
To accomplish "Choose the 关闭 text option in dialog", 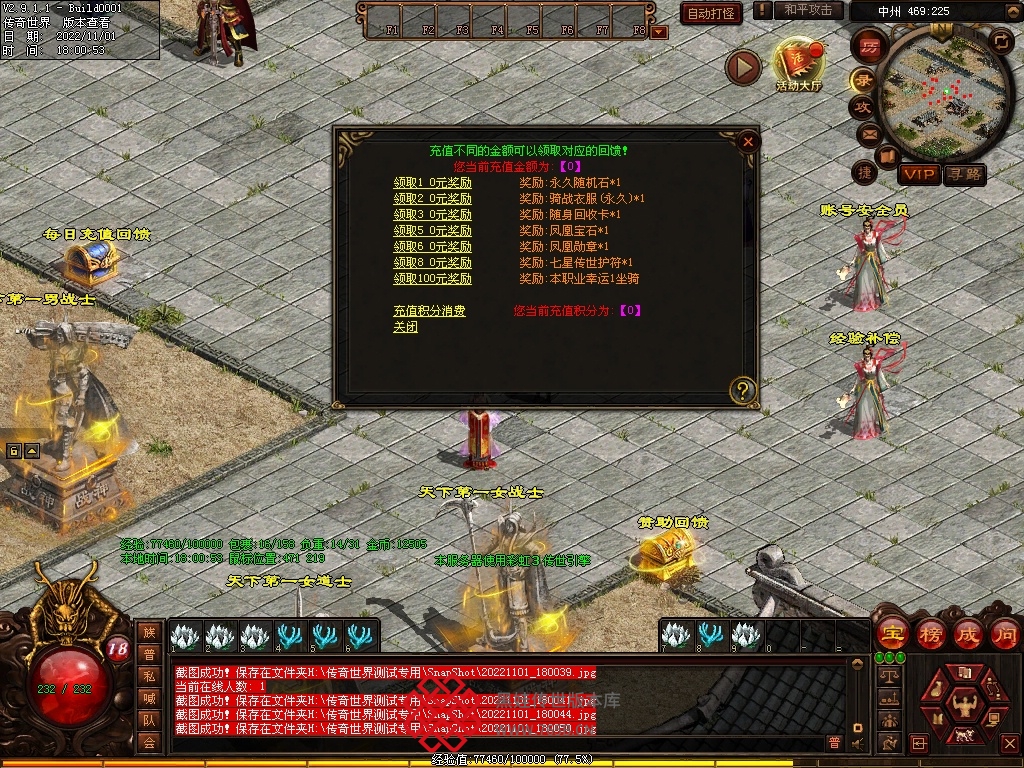I will (x=405, y=327).
